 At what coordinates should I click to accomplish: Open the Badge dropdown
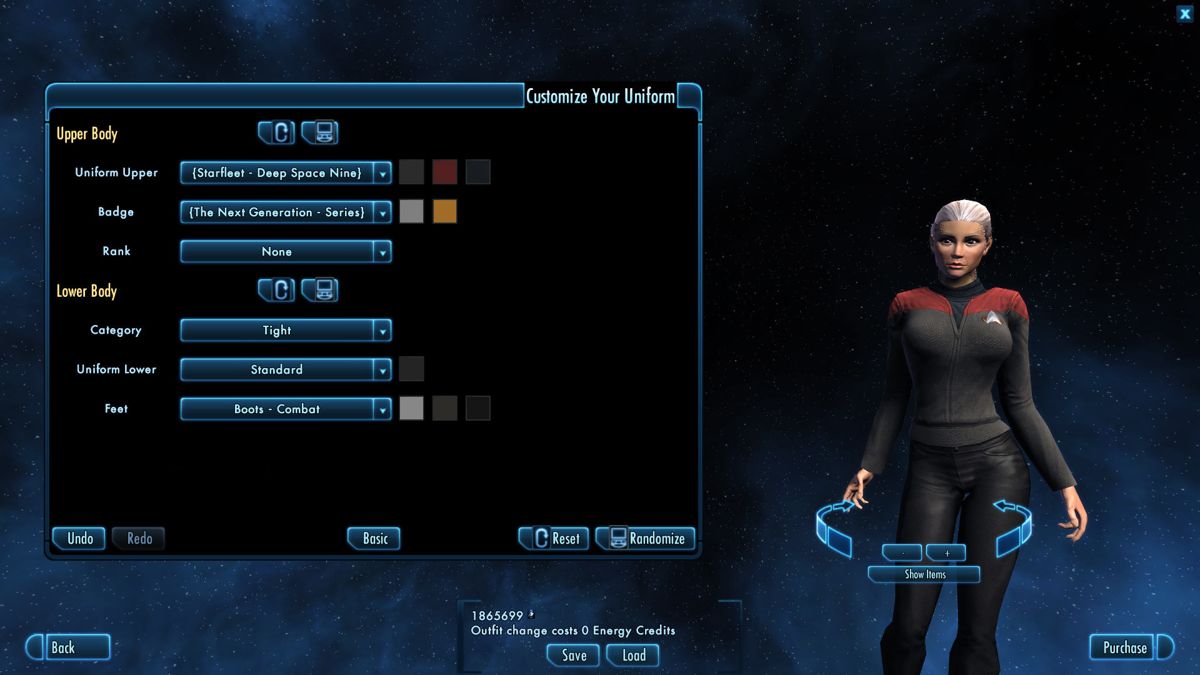285,212
